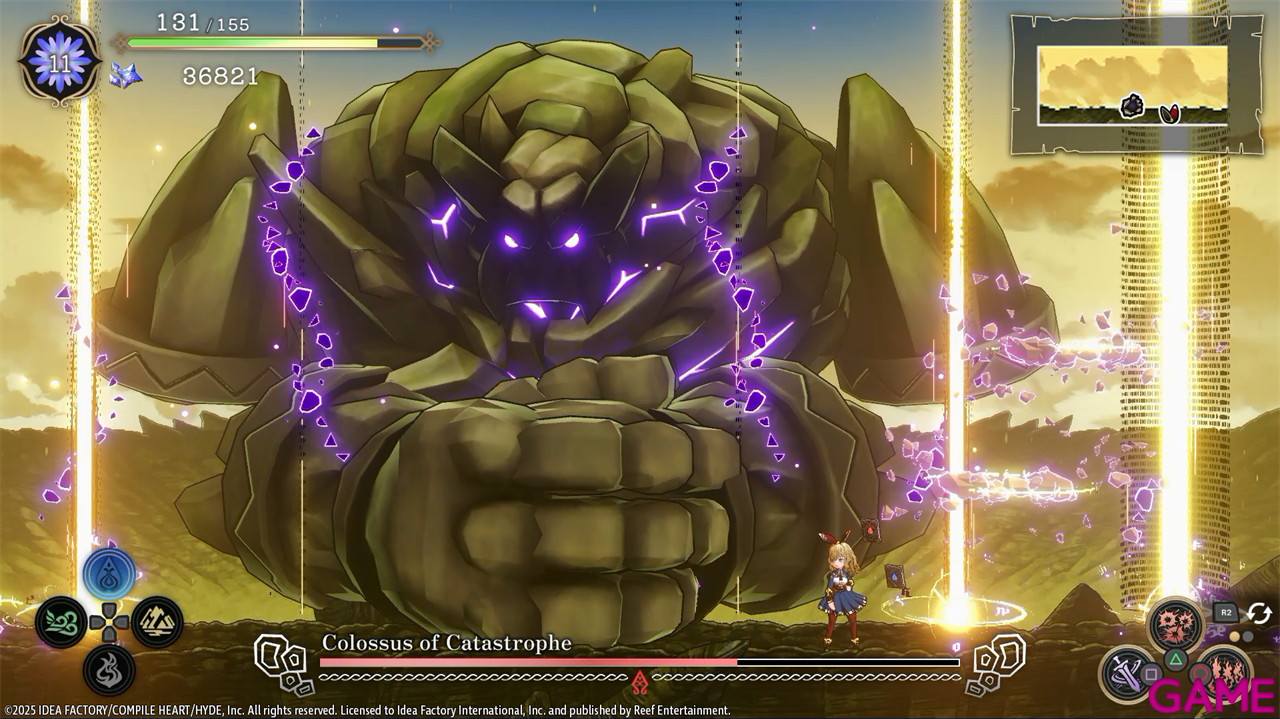
Task: Use the explosion burst skill icon
Action: [x=1175, y=625]
